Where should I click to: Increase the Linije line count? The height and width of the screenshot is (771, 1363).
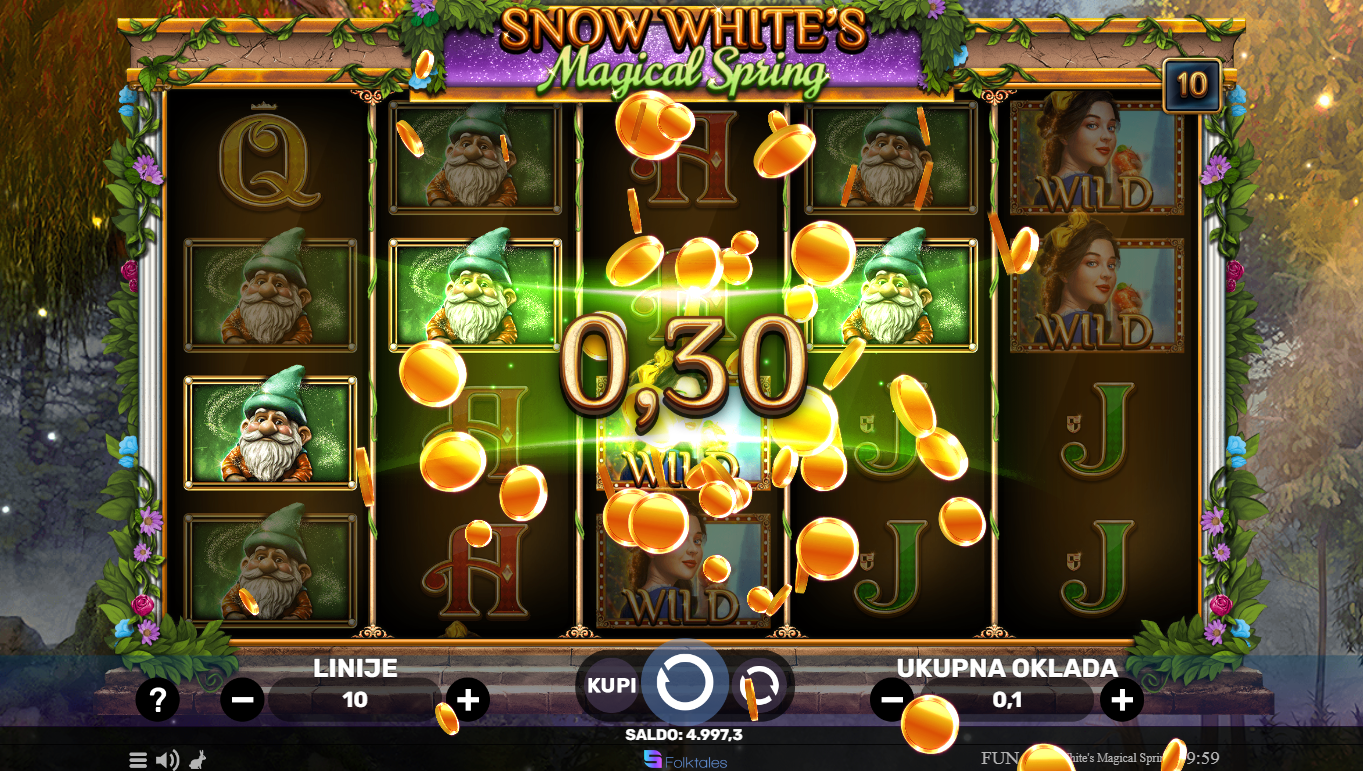click(467, 700)
